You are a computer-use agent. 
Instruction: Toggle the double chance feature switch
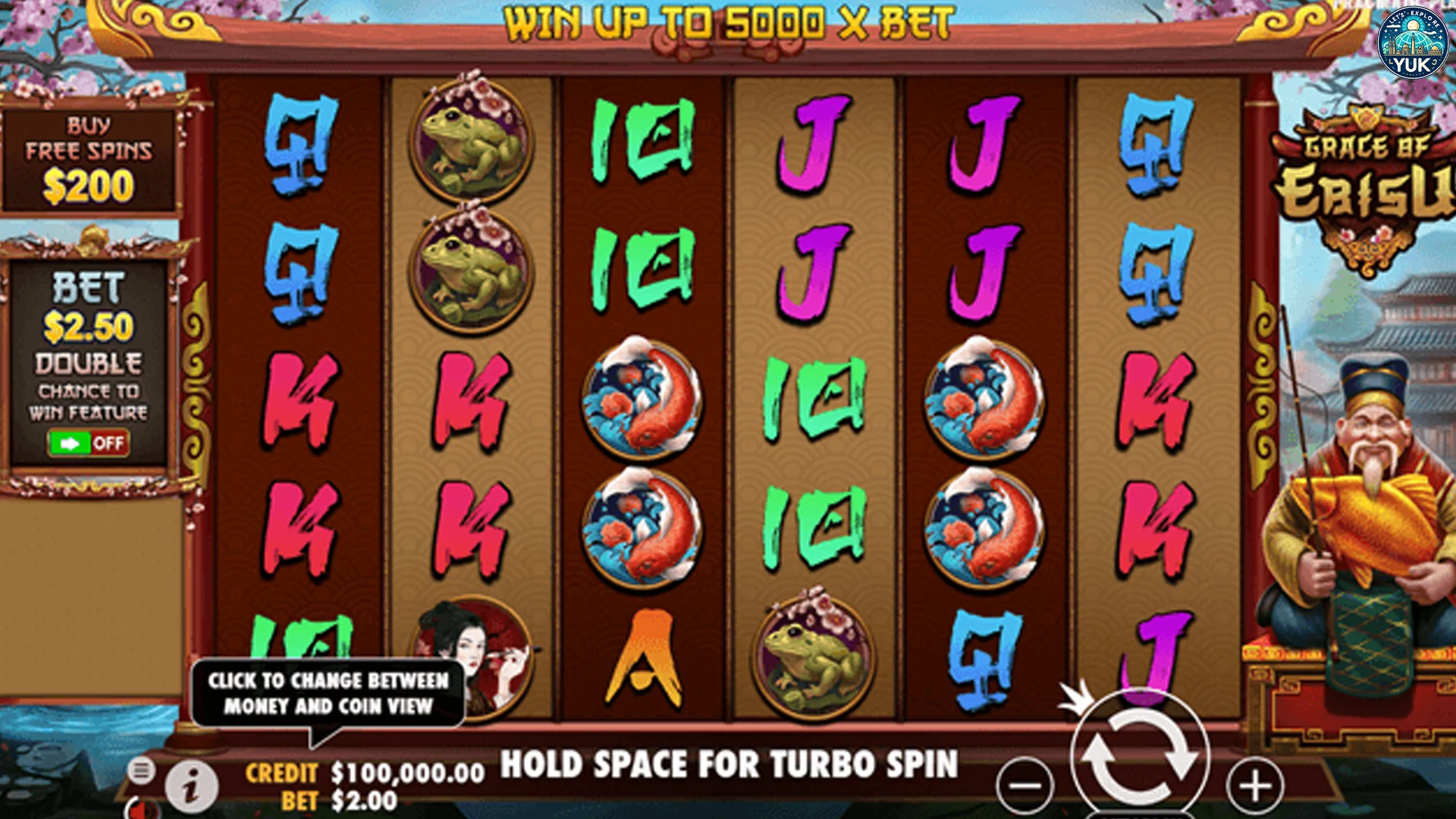pyautogui.click(x=89, y=443)
